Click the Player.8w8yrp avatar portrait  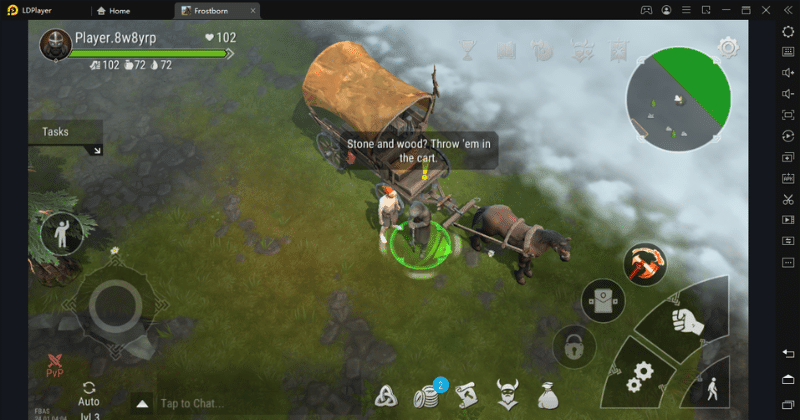coord(53,44)
